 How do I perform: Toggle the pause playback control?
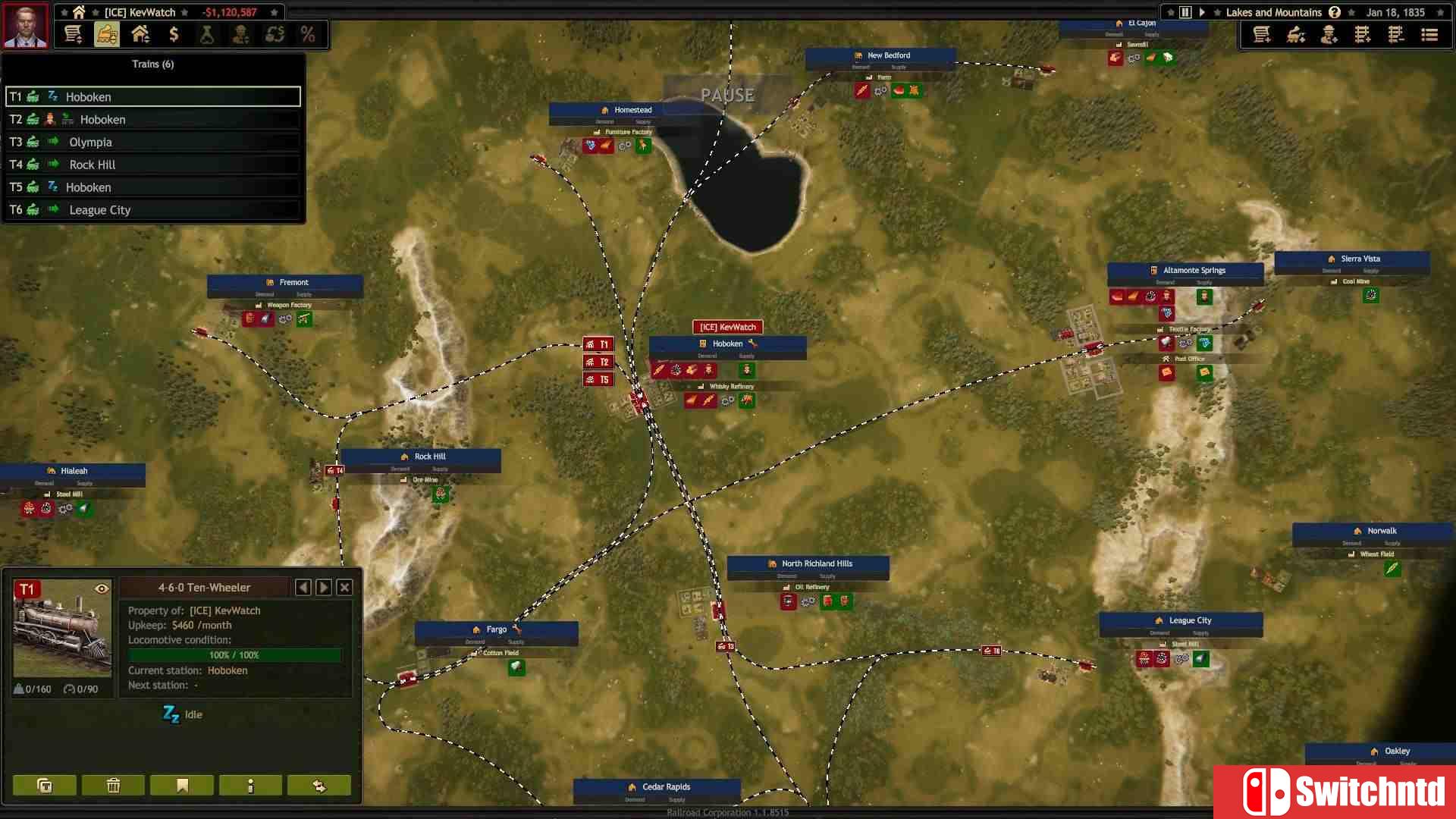pyautogui.click(x=1185, y=12)
